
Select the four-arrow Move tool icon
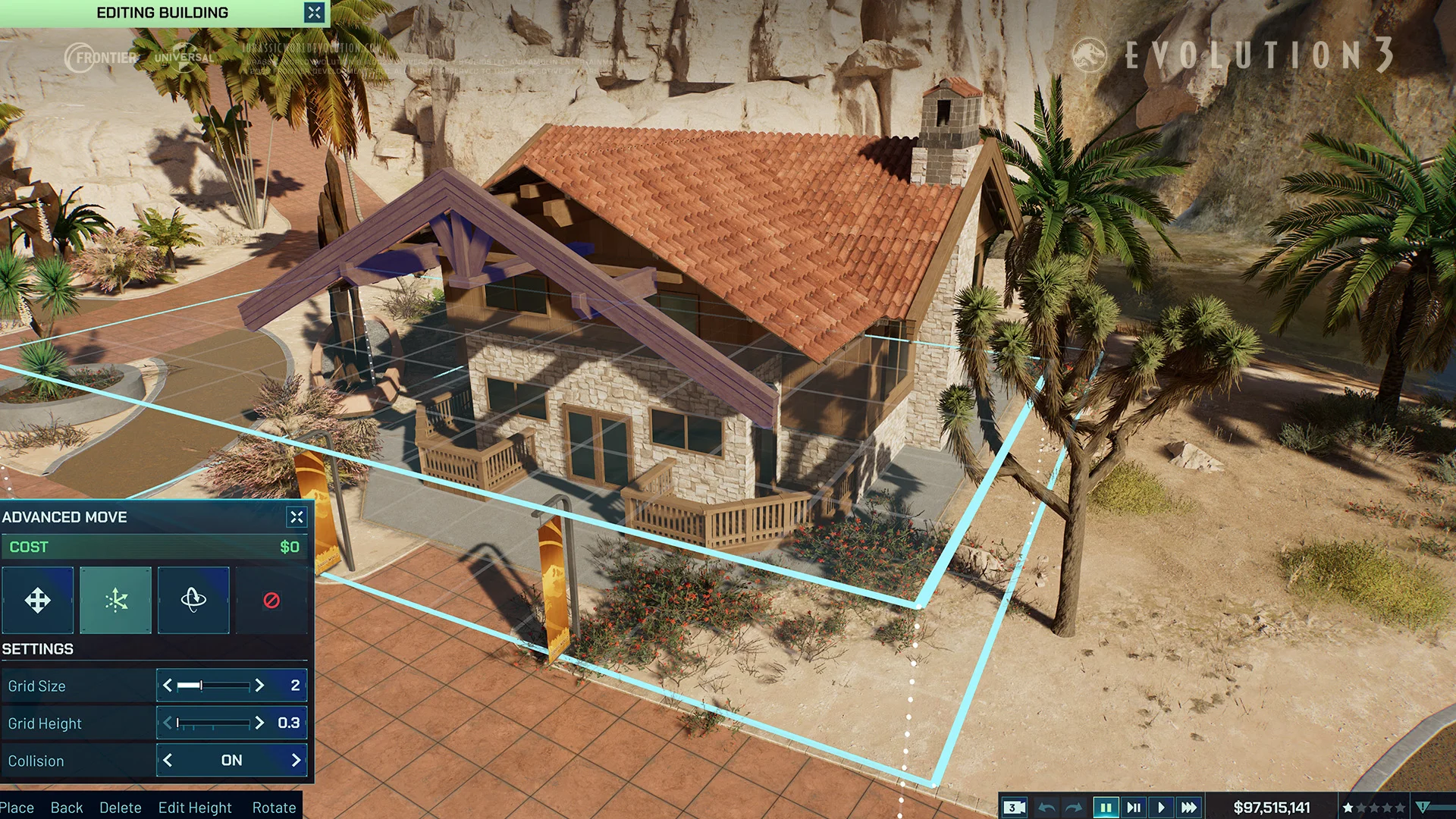click(38, 601)
